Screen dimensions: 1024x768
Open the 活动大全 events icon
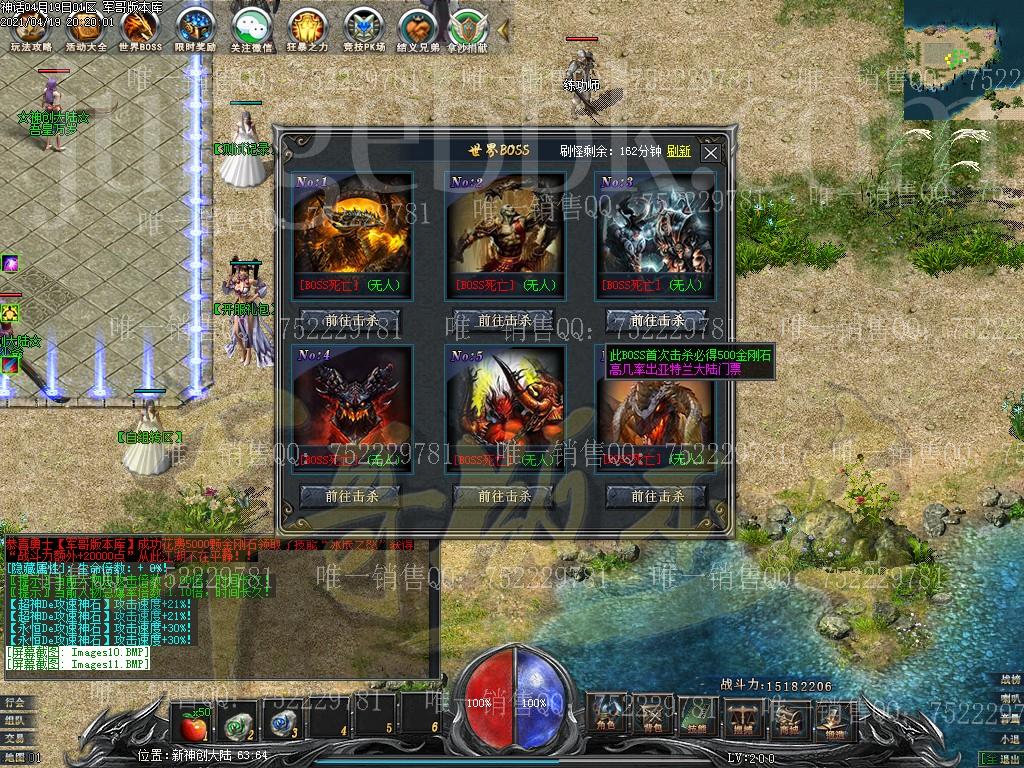[x=85, y=27]
